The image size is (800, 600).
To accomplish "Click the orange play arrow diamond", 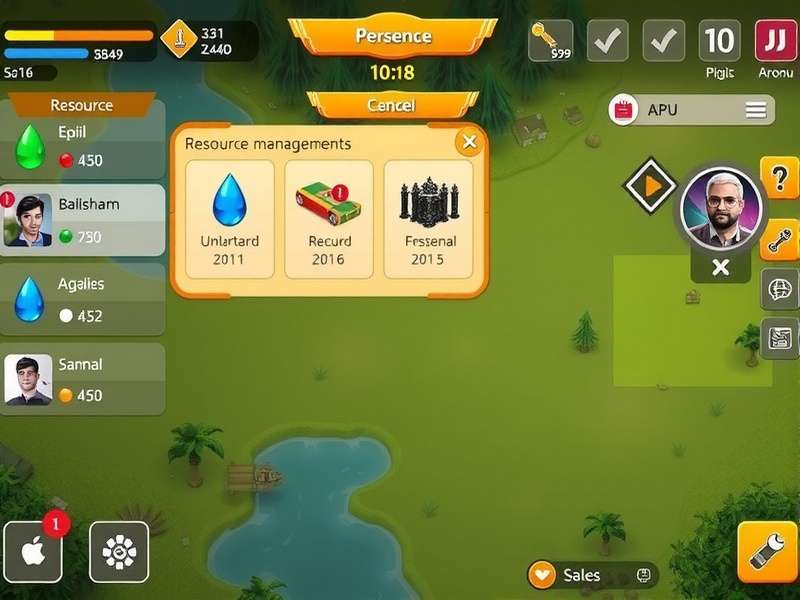I will (x=651, y=185).
